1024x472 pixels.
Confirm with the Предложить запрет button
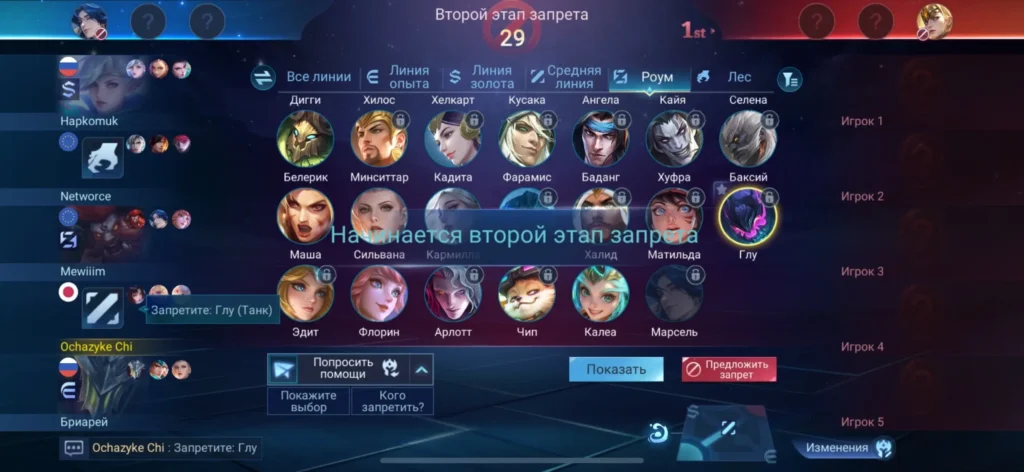[x=729, y=369]
